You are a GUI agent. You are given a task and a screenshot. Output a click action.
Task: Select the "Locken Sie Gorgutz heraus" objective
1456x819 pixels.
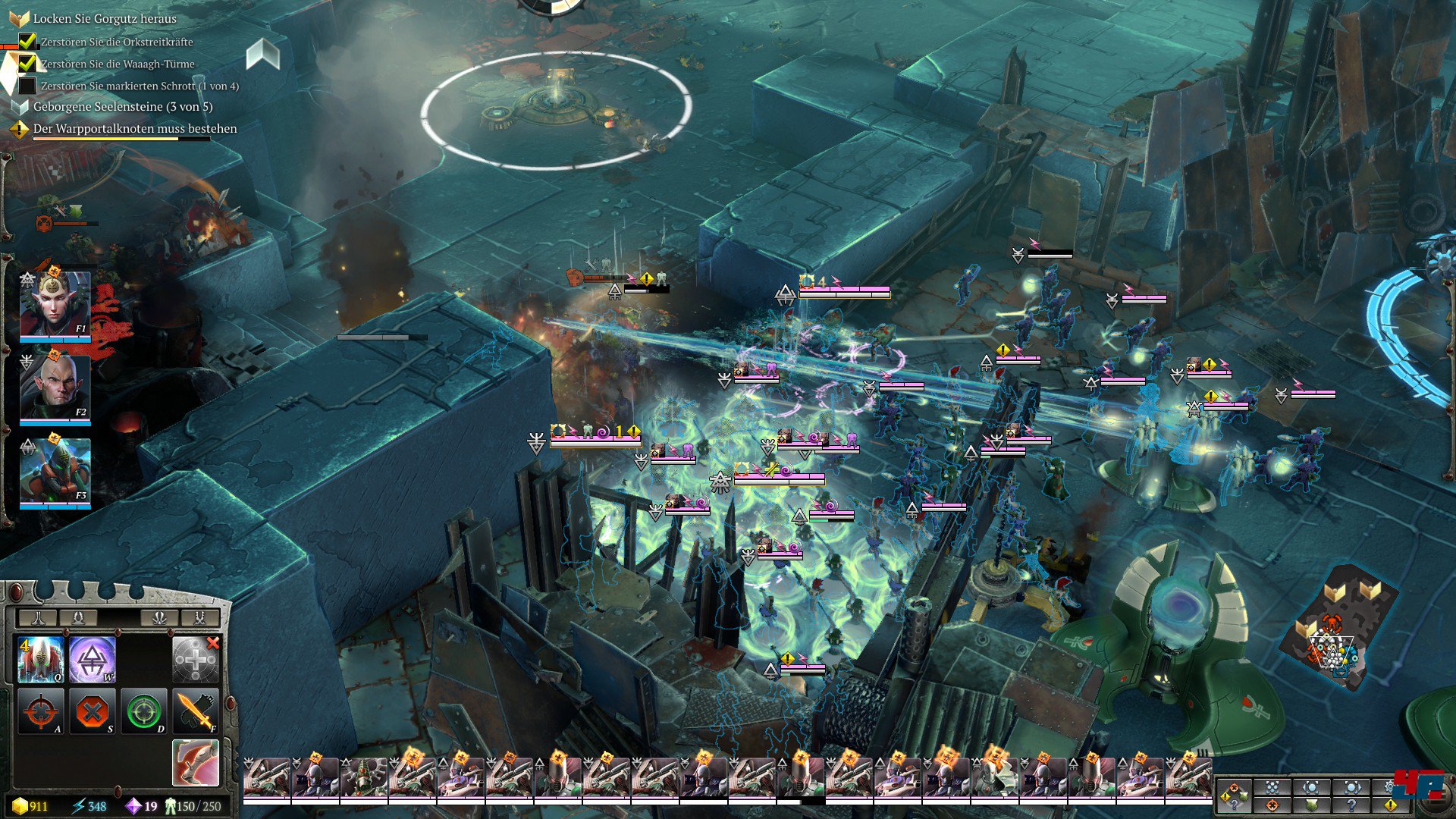point(105,18)
